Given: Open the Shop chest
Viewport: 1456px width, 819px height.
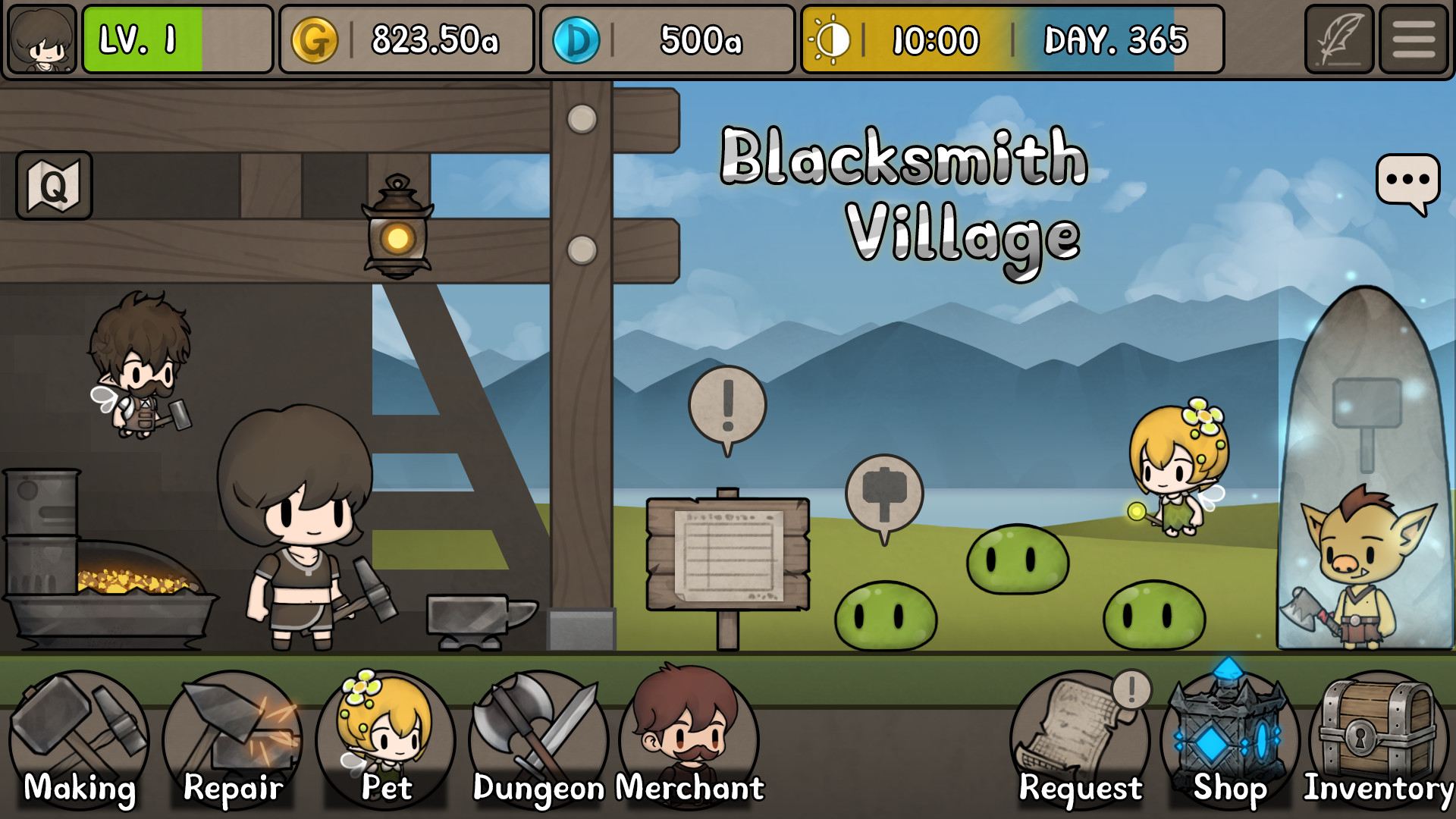Looking at the screenshot, I should click(1228, 739).
